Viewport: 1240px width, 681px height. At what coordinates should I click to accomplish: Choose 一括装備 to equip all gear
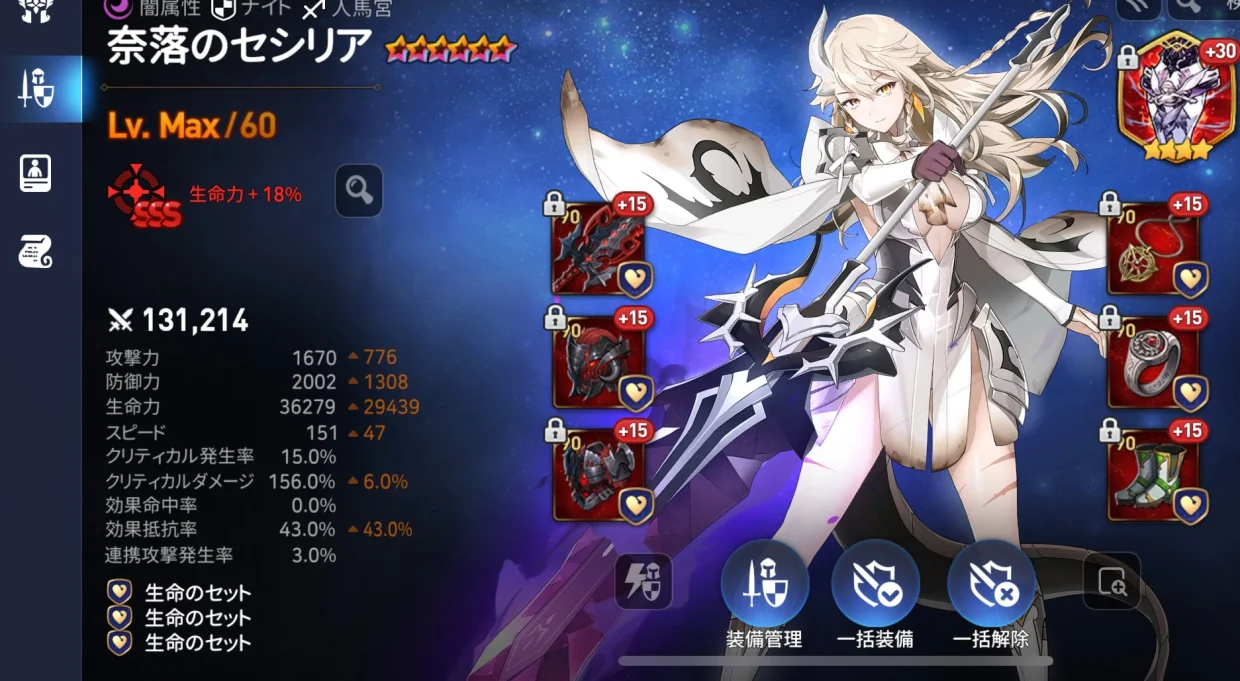(x=876, y=585)
